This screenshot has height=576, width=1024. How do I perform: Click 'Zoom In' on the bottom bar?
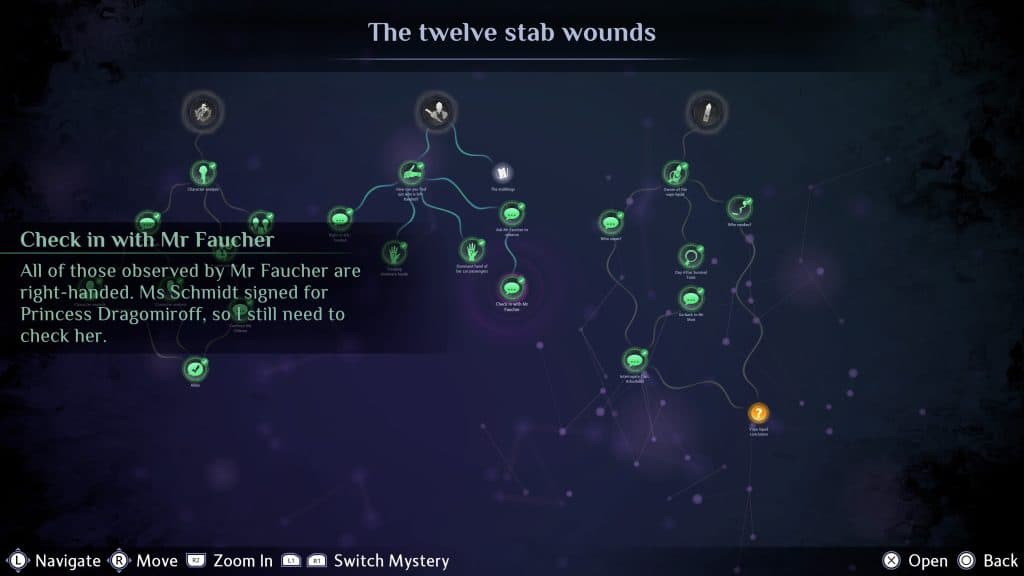242,561
